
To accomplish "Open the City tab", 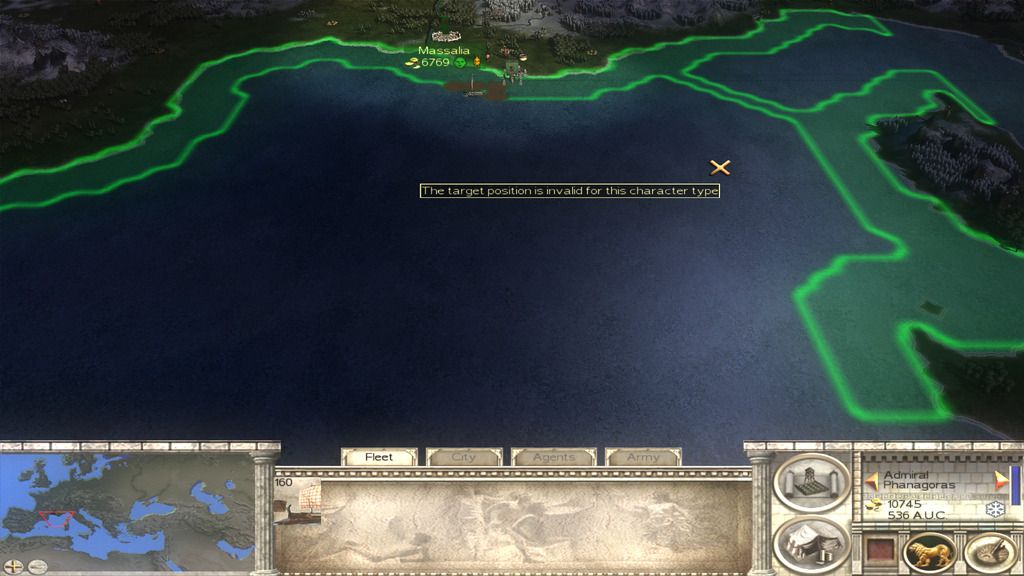I will click(x=464, y=457).
